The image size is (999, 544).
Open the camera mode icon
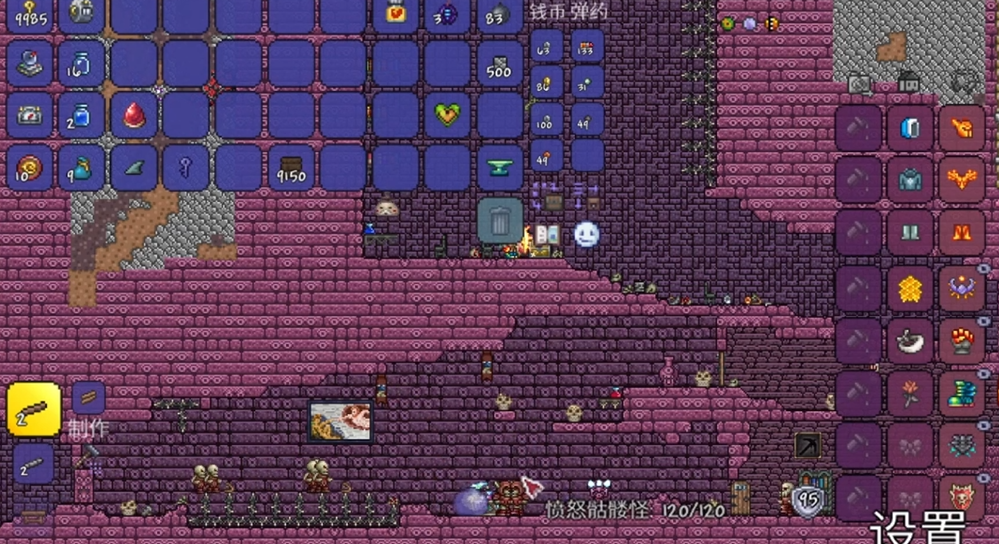point(858,84)
